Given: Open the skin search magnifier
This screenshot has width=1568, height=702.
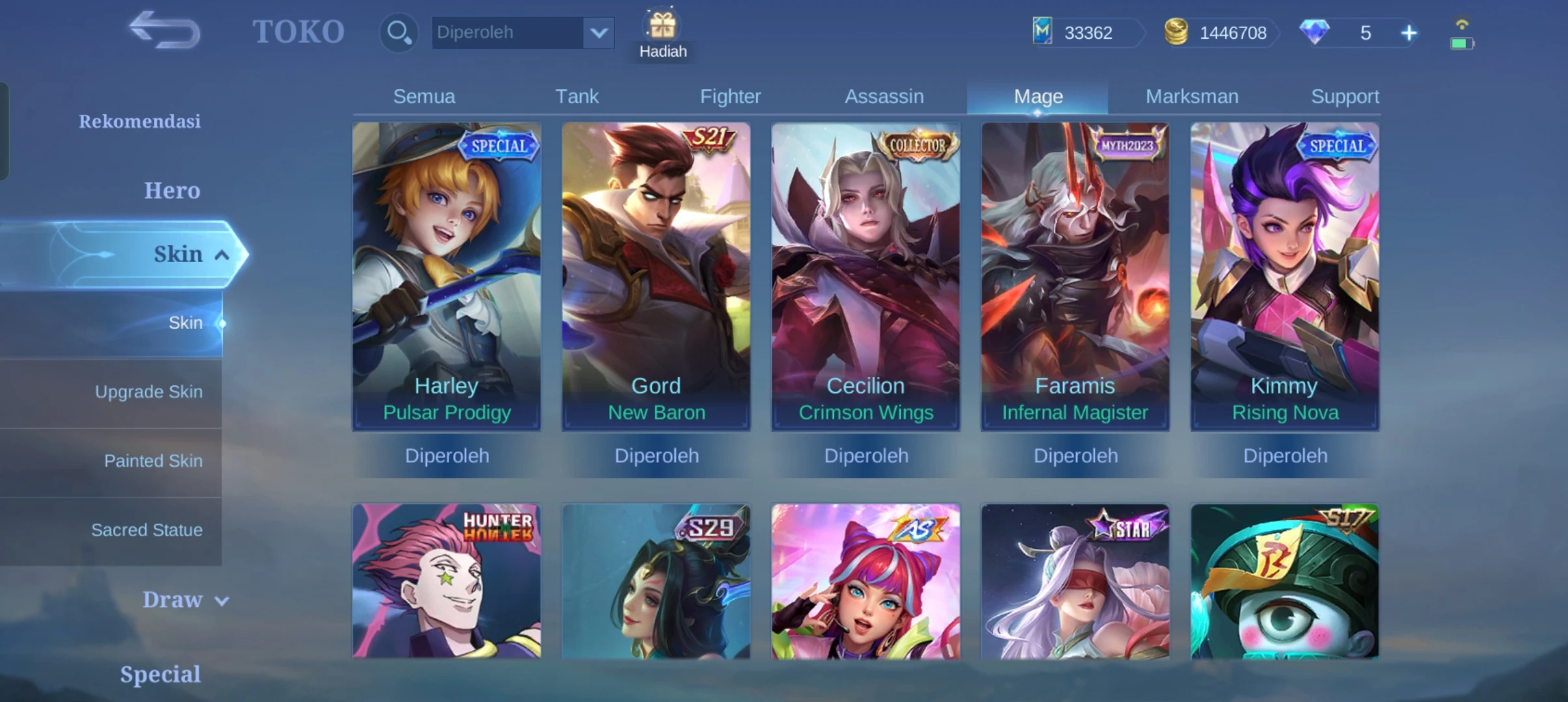Looking at the screenshot, I should [x=398, y=32].
